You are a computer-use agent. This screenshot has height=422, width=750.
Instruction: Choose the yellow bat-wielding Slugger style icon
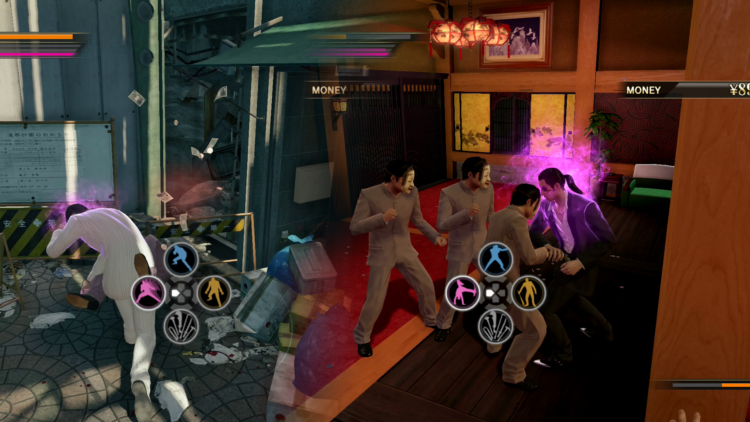(x=527, y=293)
